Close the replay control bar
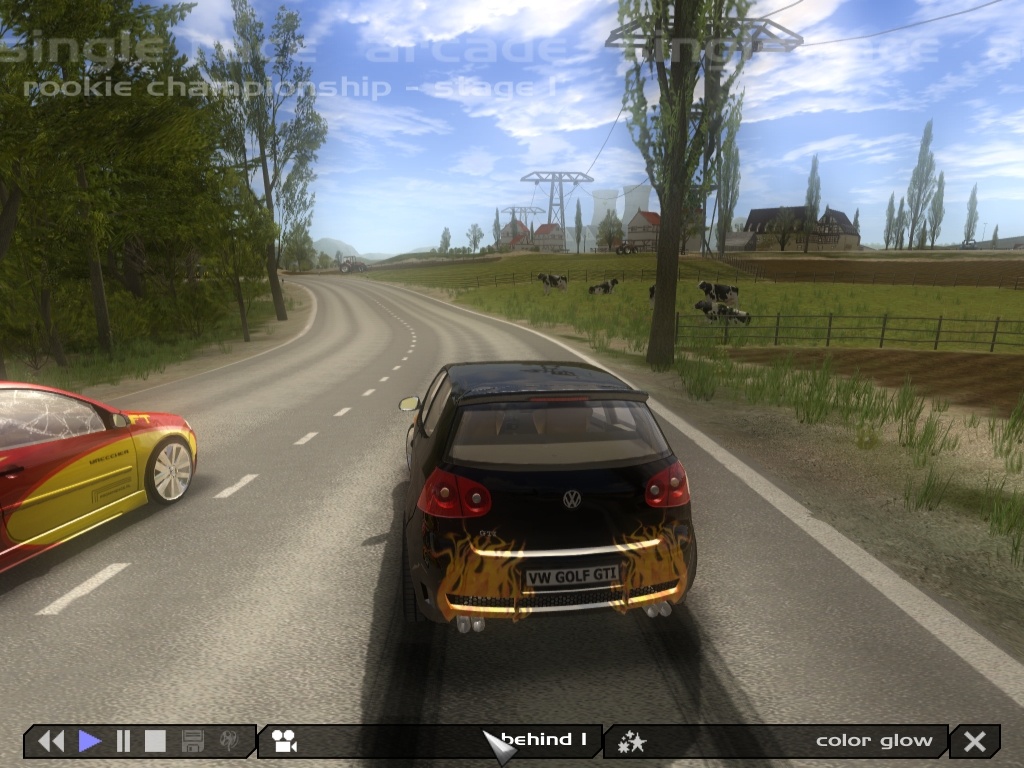Screen dimensions: 1024x768 [x=975, y=741]
